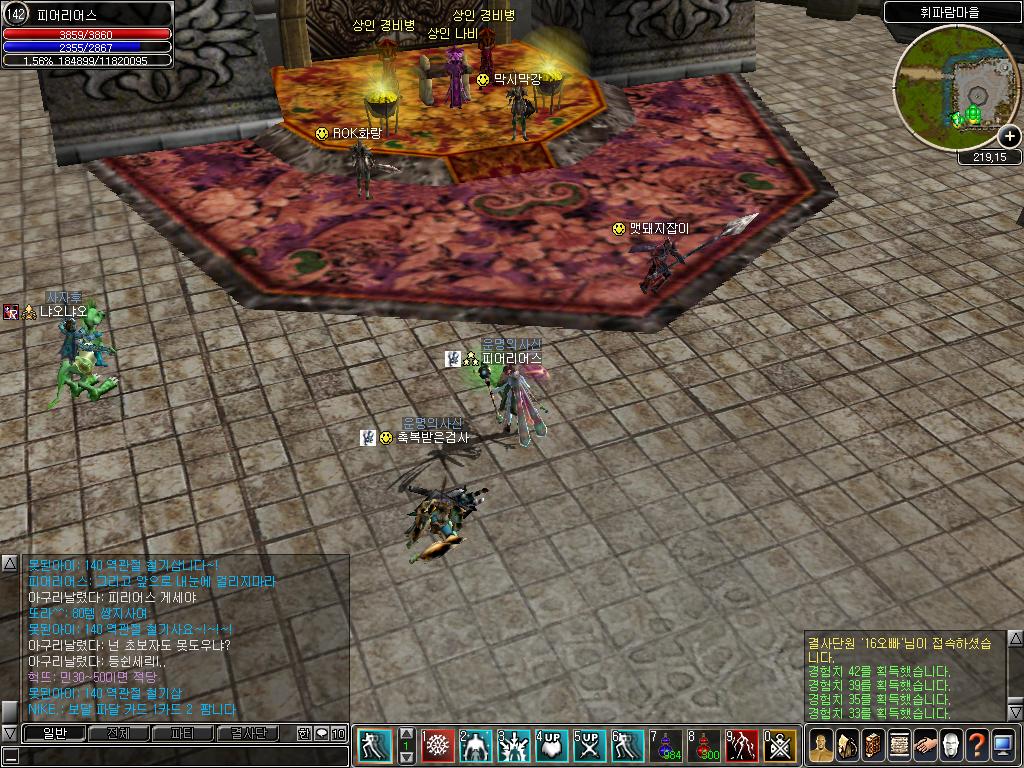Switch hotbar page with the up arrow
The width and height of the screenshot is (1024, 768).
click(407, 733)
